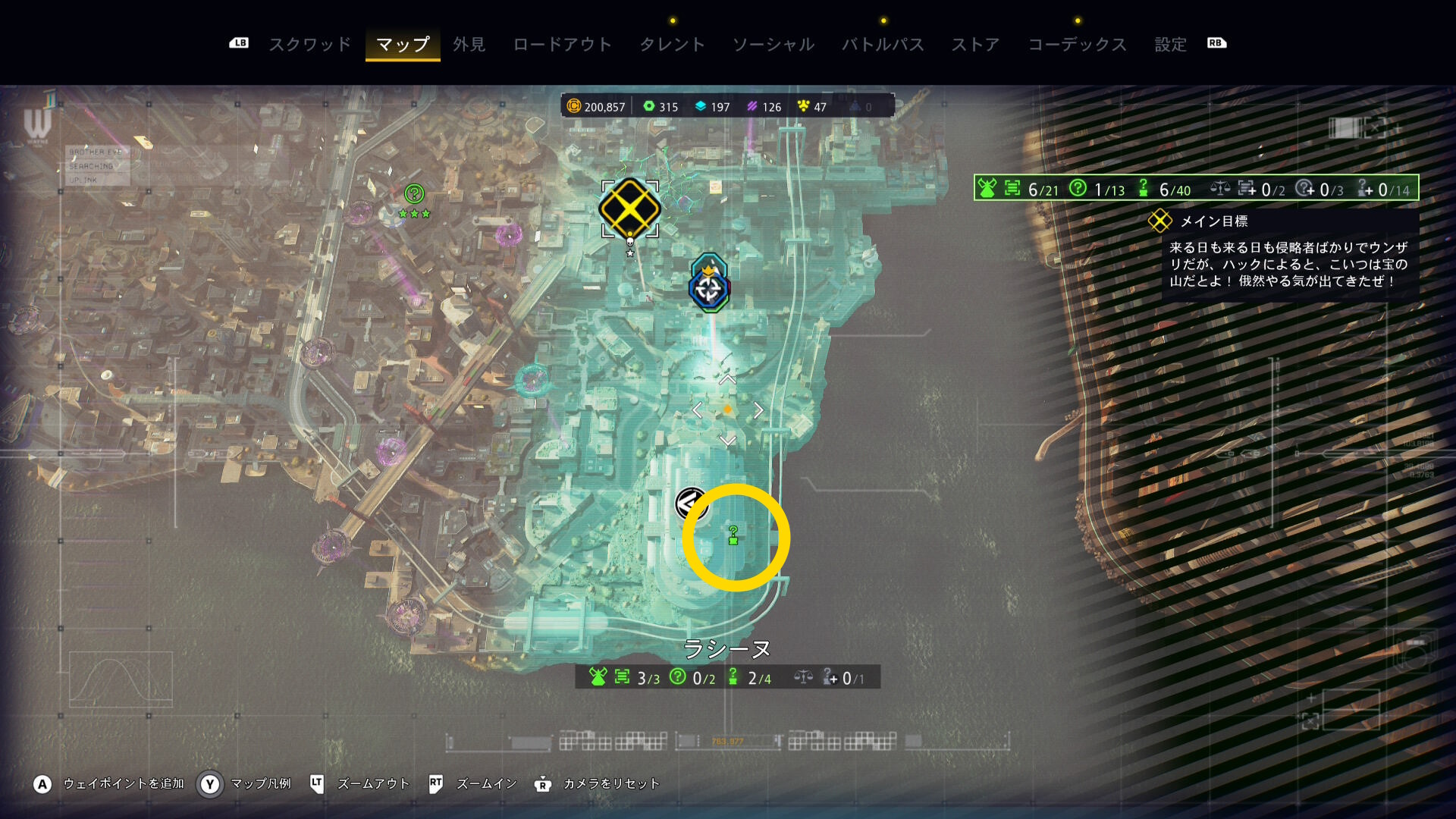Click the black and white arrow map marker
This screenshot has height=819, width=1456.
(x=690, y=503)
